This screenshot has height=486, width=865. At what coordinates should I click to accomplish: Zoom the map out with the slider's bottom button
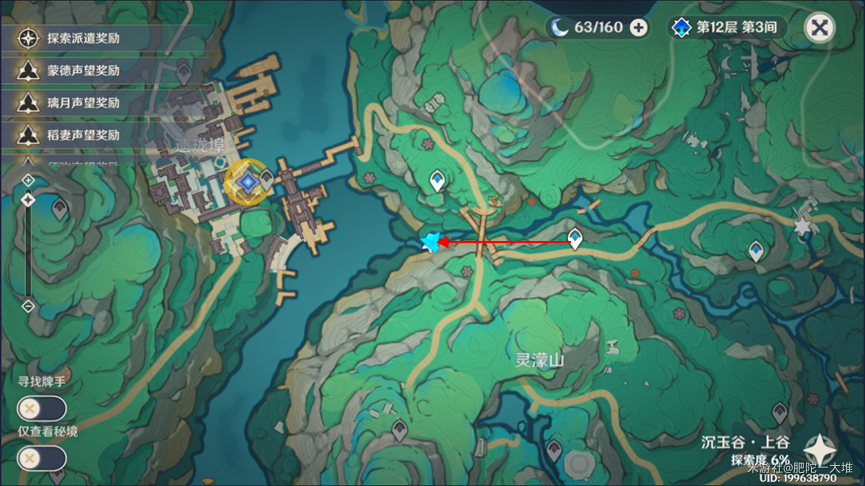click(28, 305)
